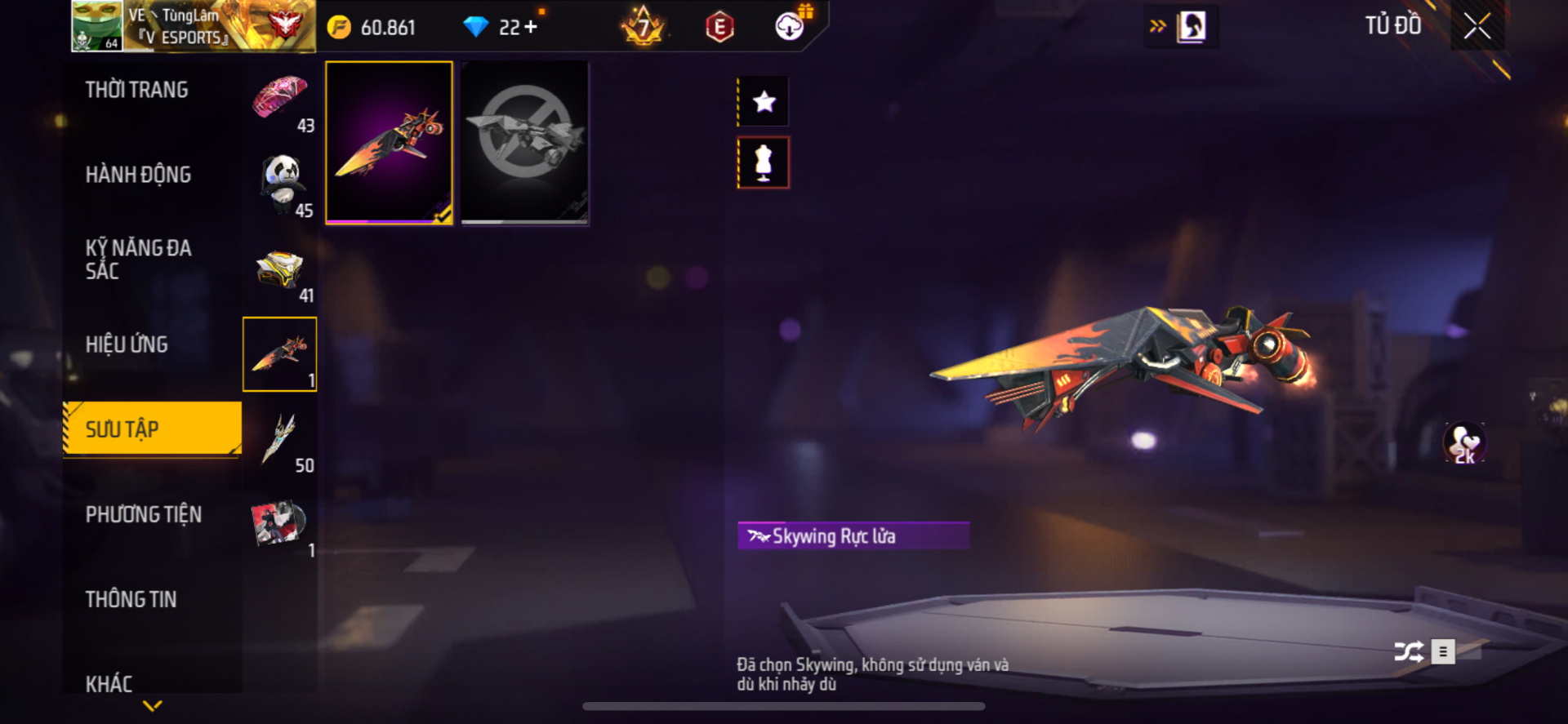This screenshot has width=1568, height=724.
Task: Click the star favorites filter
Action: point(764,102)
